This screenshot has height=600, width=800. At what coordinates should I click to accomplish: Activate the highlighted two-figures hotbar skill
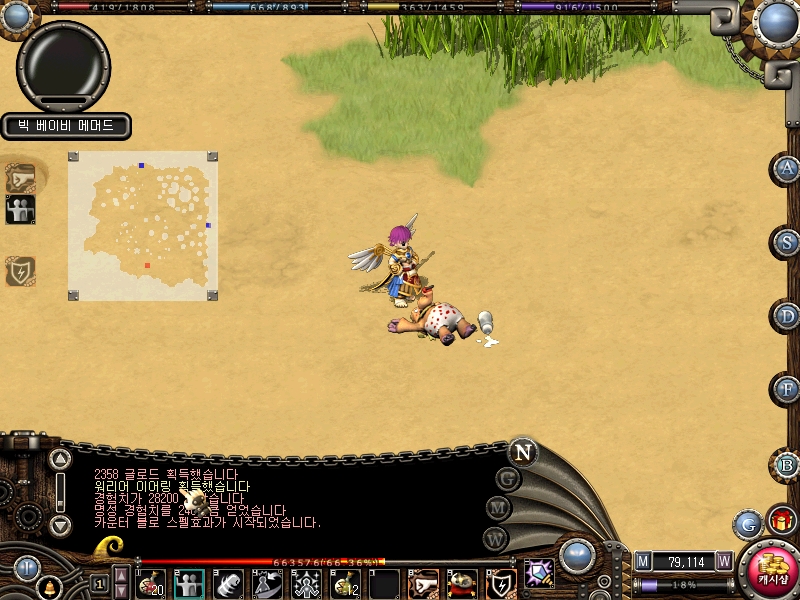point(189,584)
